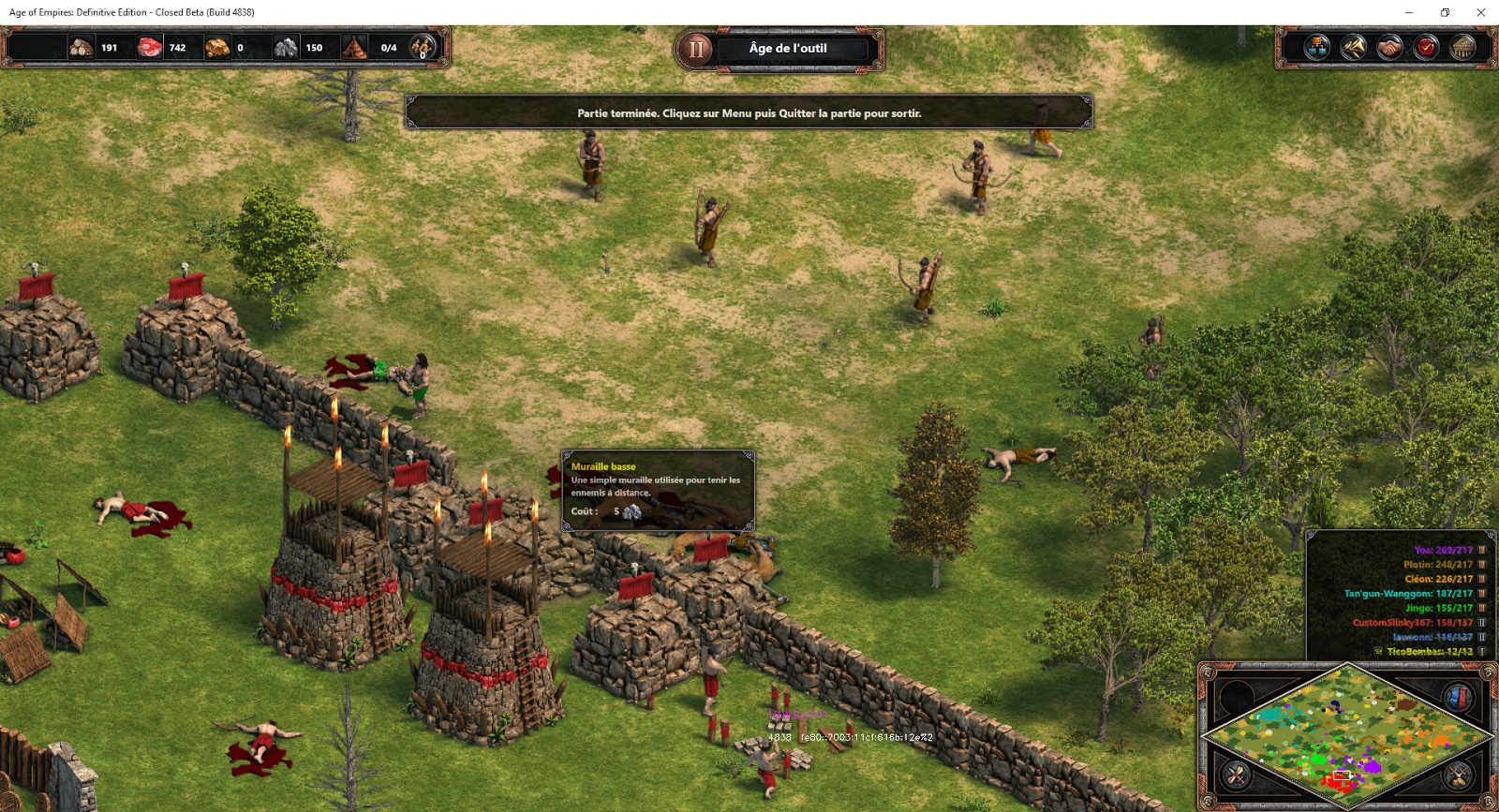Click the Partie terminée notification banner

(x=749, y=112)
